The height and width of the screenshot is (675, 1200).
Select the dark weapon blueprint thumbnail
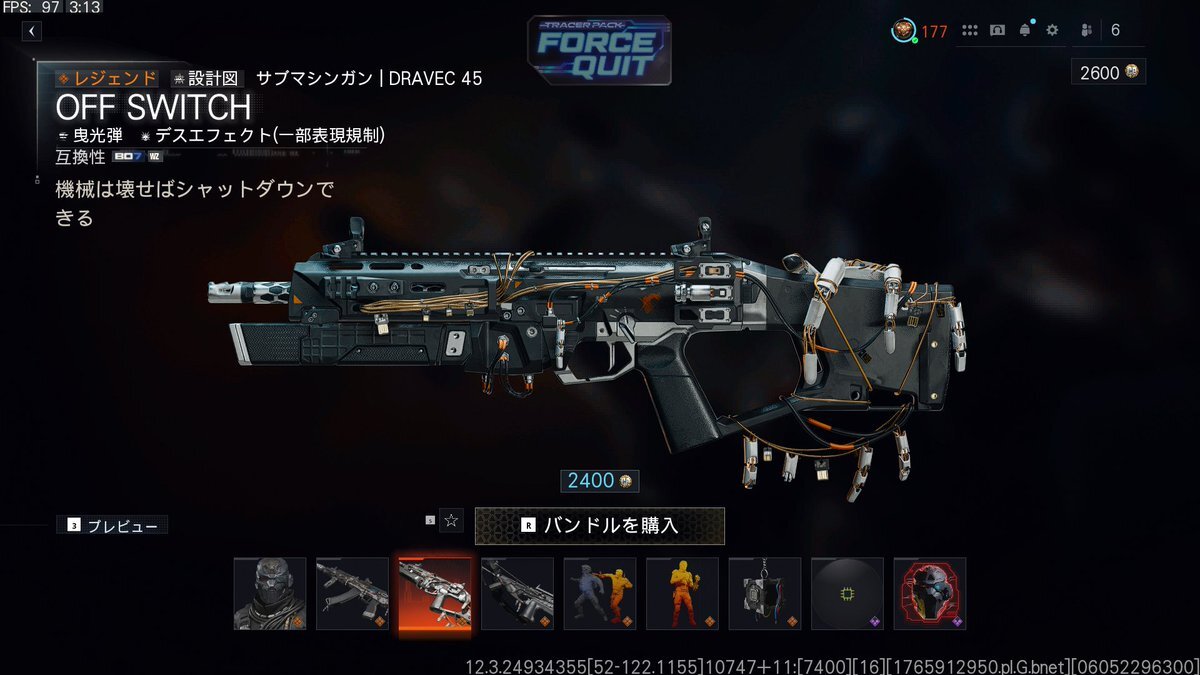[517, 593]
